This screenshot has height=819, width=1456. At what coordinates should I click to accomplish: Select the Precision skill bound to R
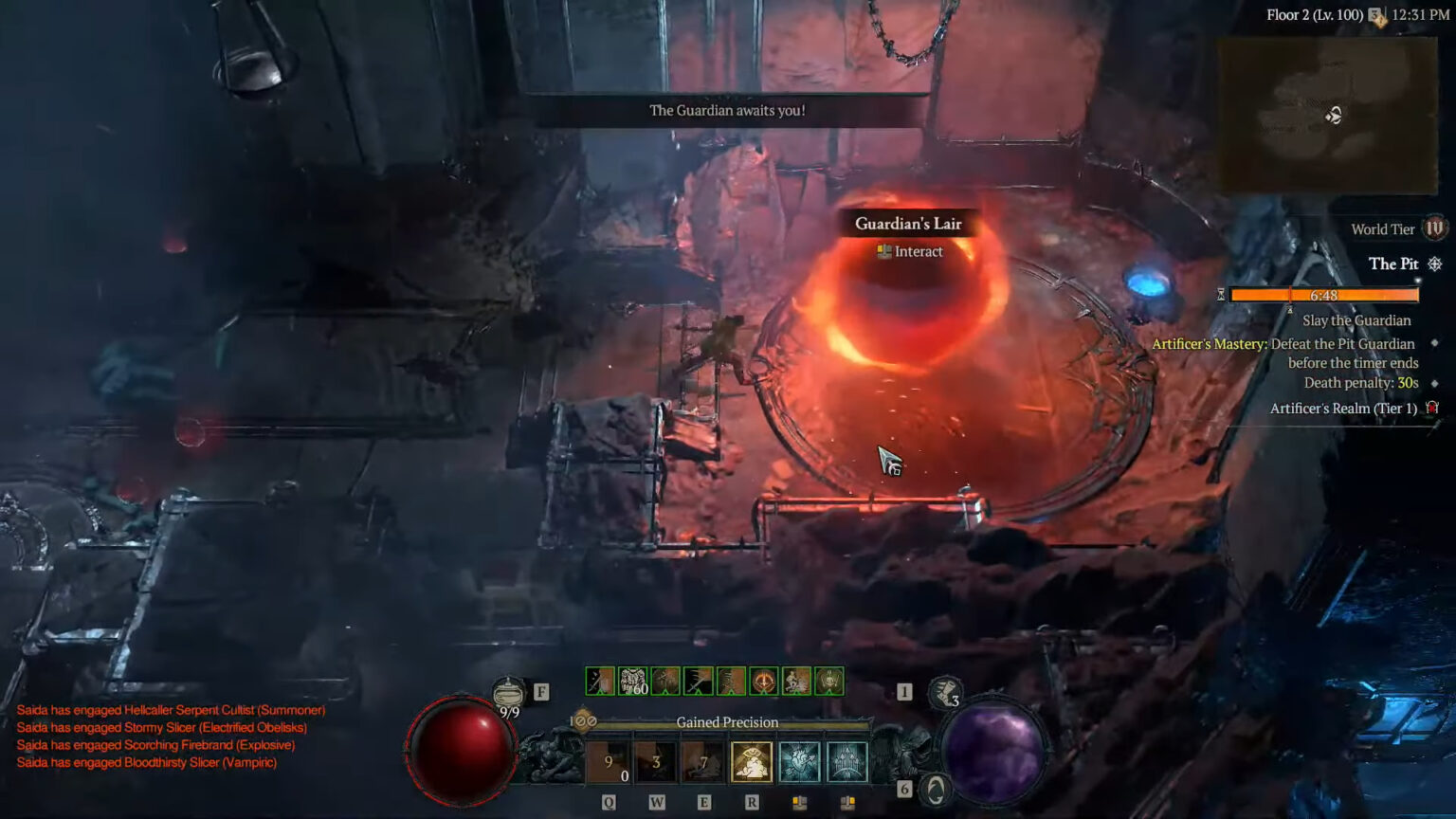pyautogui.click(x=752, y=762)
